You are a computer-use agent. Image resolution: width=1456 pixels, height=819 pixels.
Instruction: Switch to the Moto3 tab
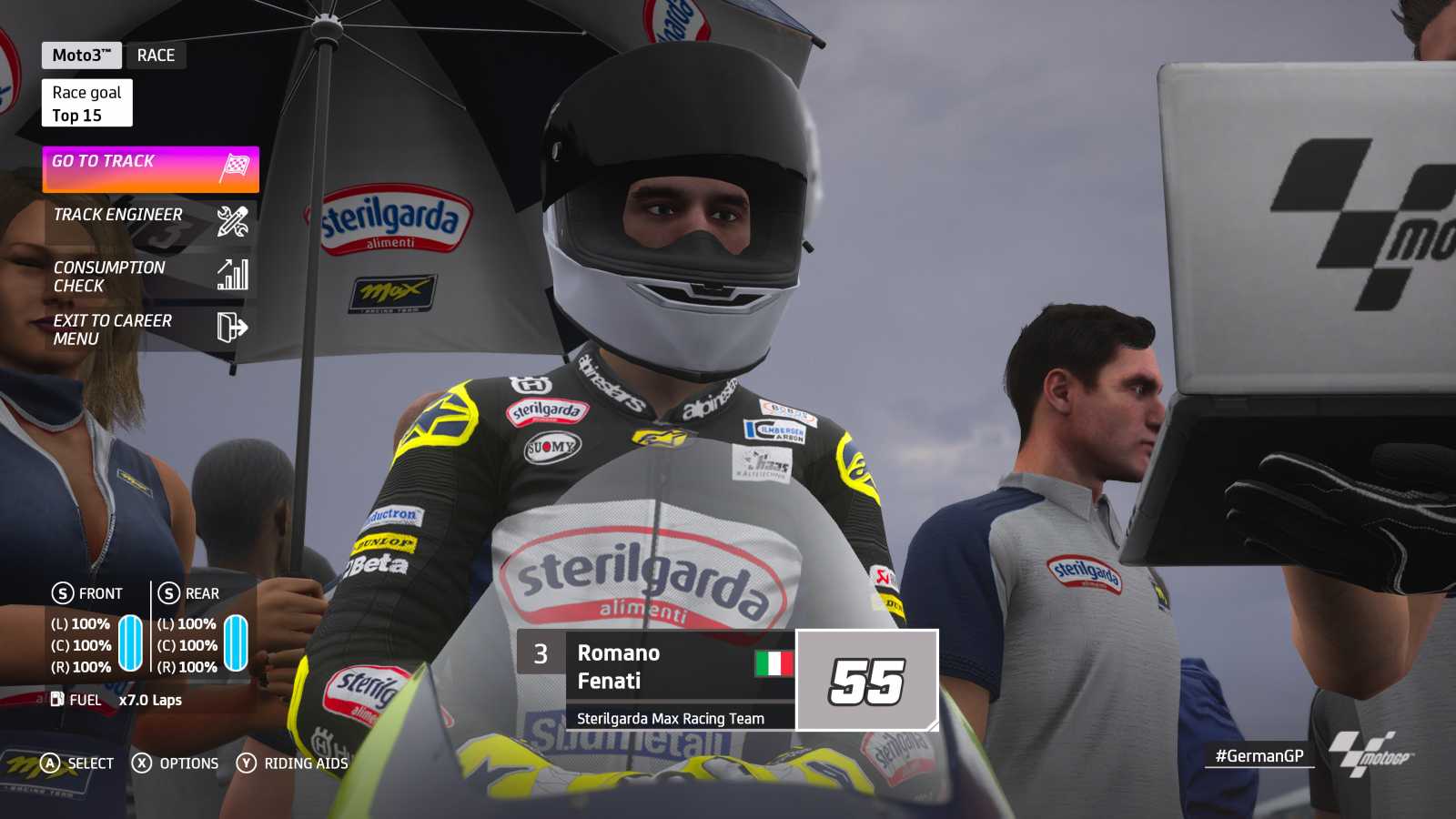pos(81,55)
